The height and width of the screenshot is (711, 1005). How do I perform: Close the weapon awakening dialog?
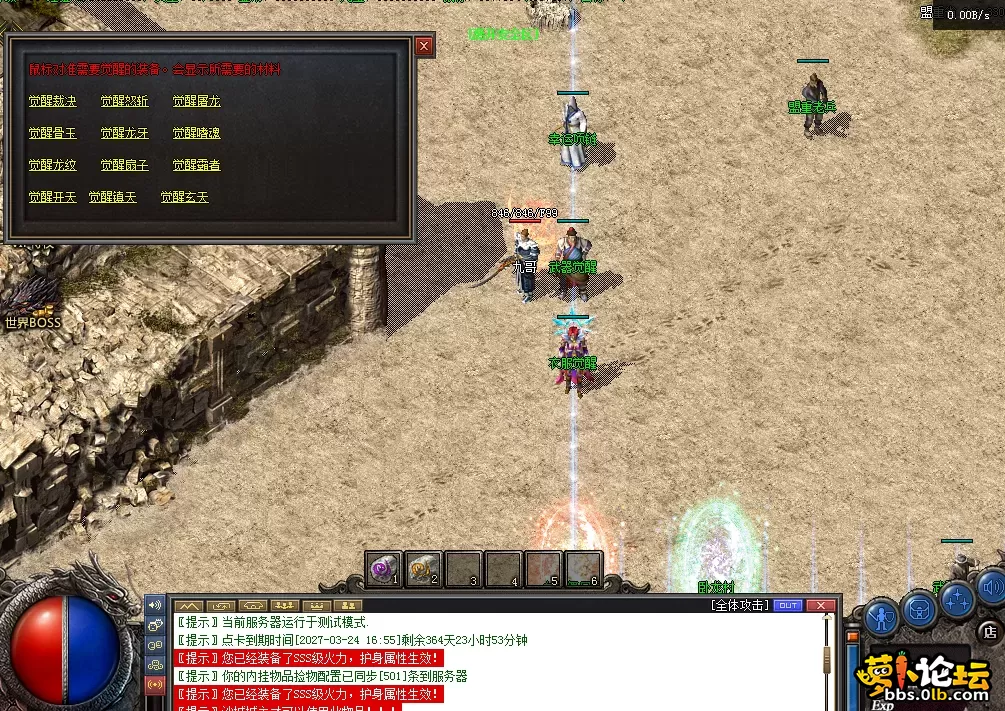pyautogui.click(x=424, y=46)
